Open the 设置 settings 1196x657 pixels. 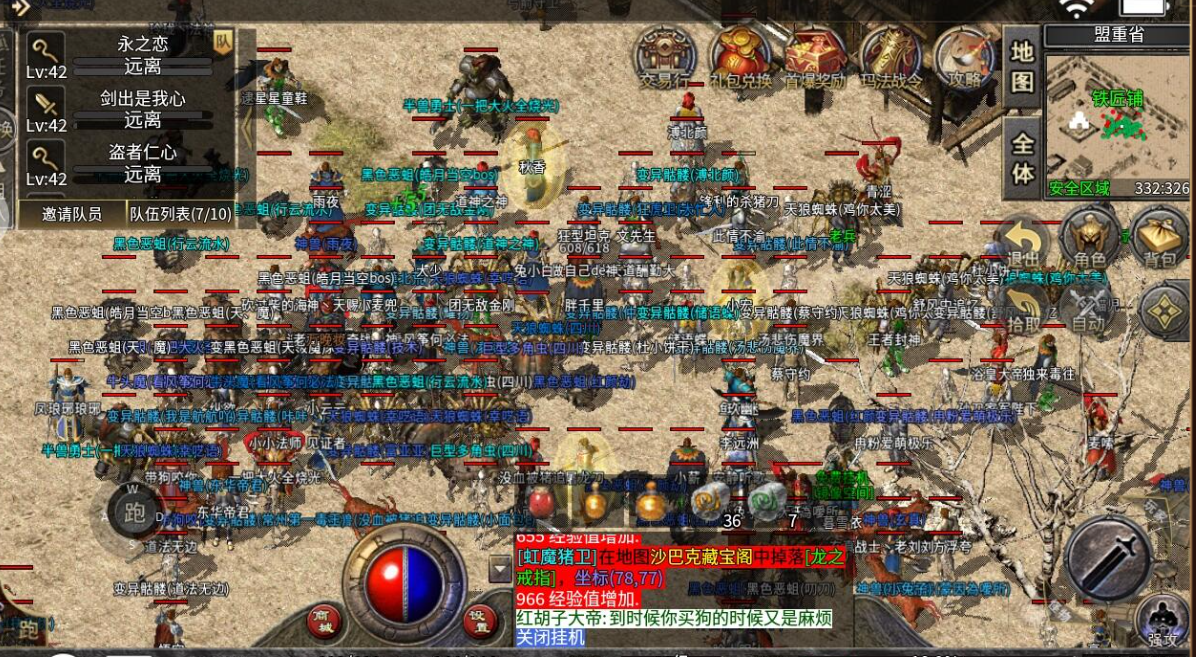coord(480,619)
